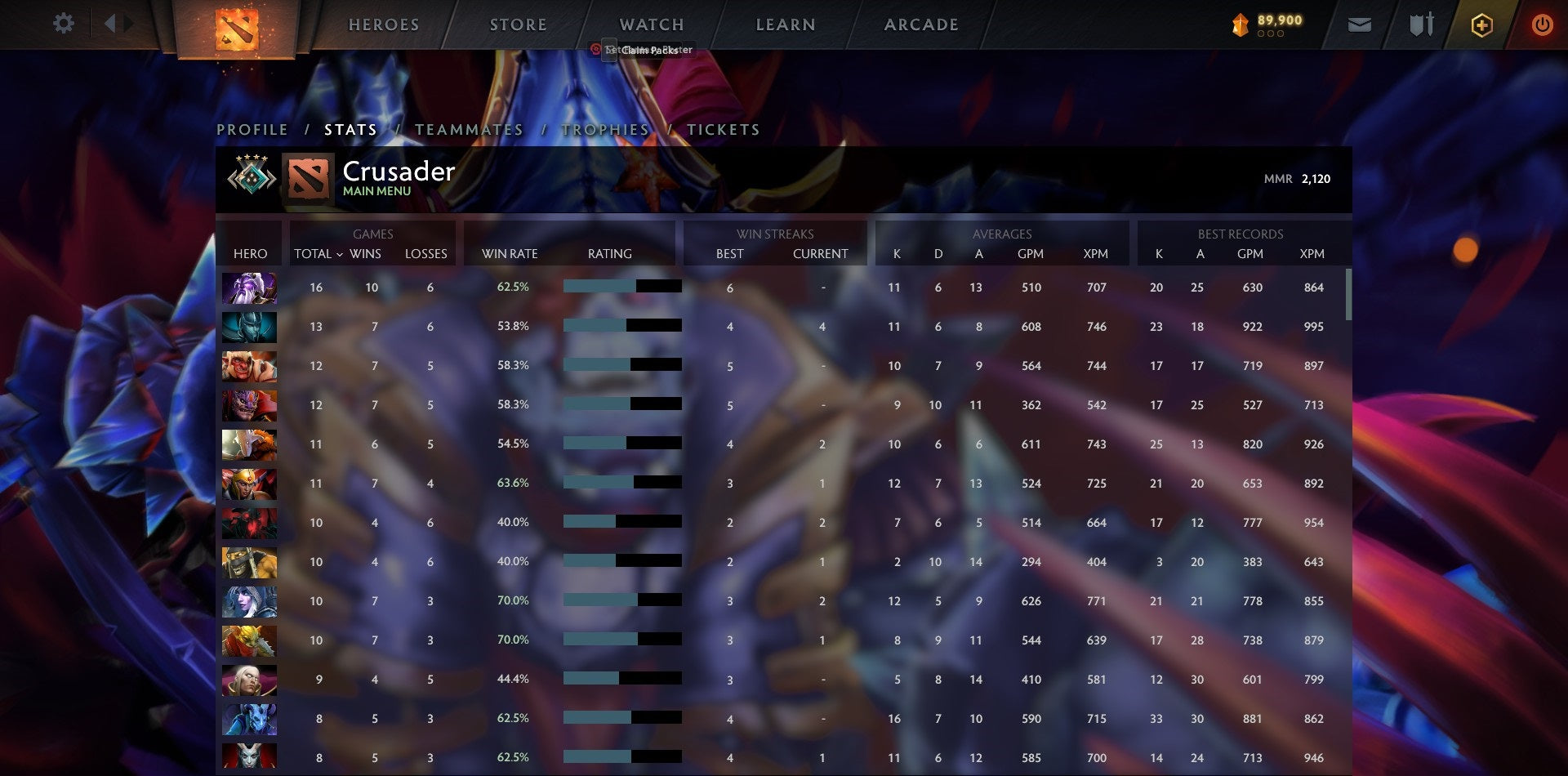Open the Armory shield-and-sword icon
The height and width of the screenshot is (776, 1568).
point(1421,25)
